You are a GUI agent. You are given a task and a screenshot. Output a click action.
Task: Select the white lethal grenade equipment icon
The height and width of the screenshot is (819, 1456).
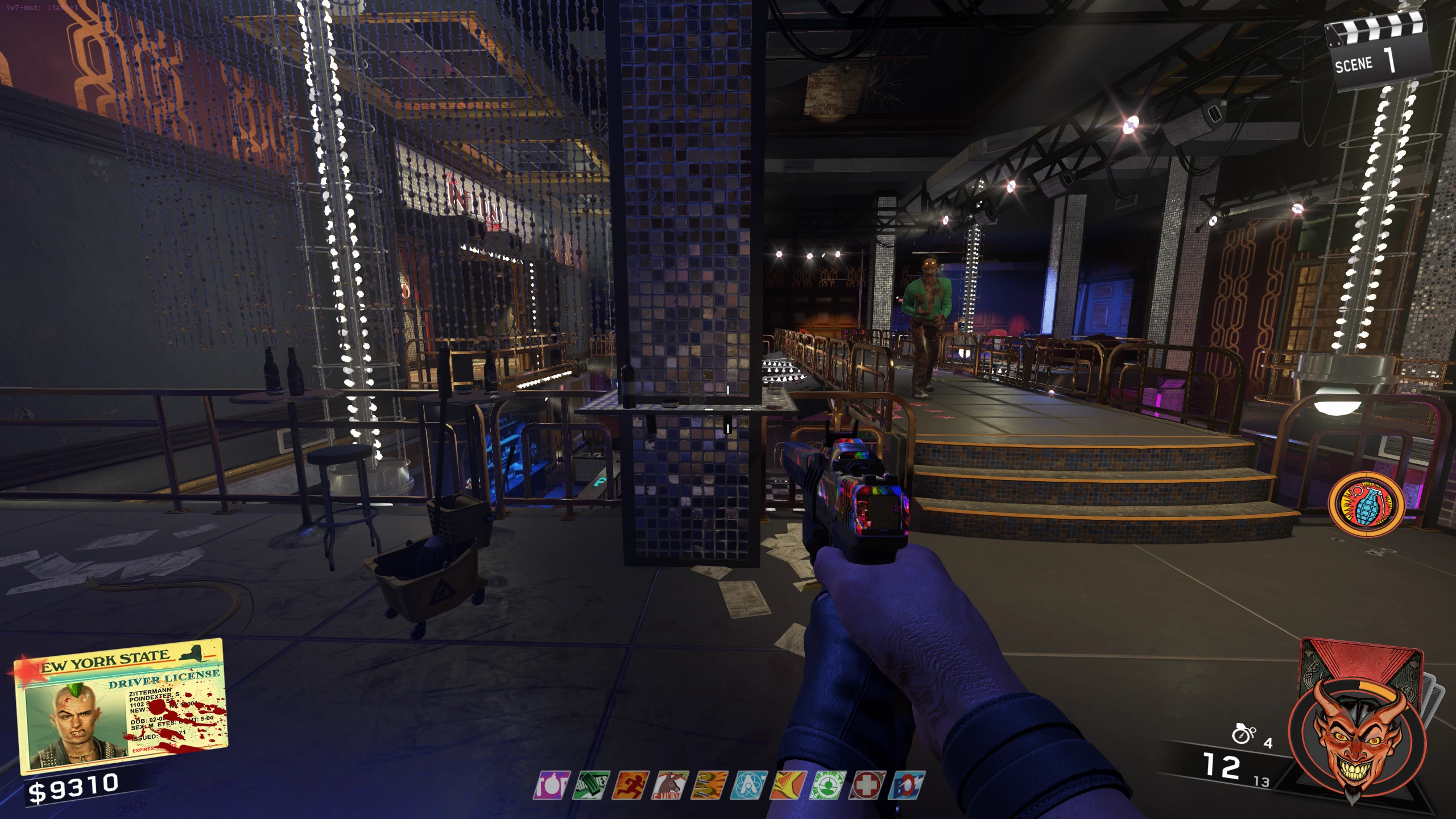click(x=1243, y=734)
